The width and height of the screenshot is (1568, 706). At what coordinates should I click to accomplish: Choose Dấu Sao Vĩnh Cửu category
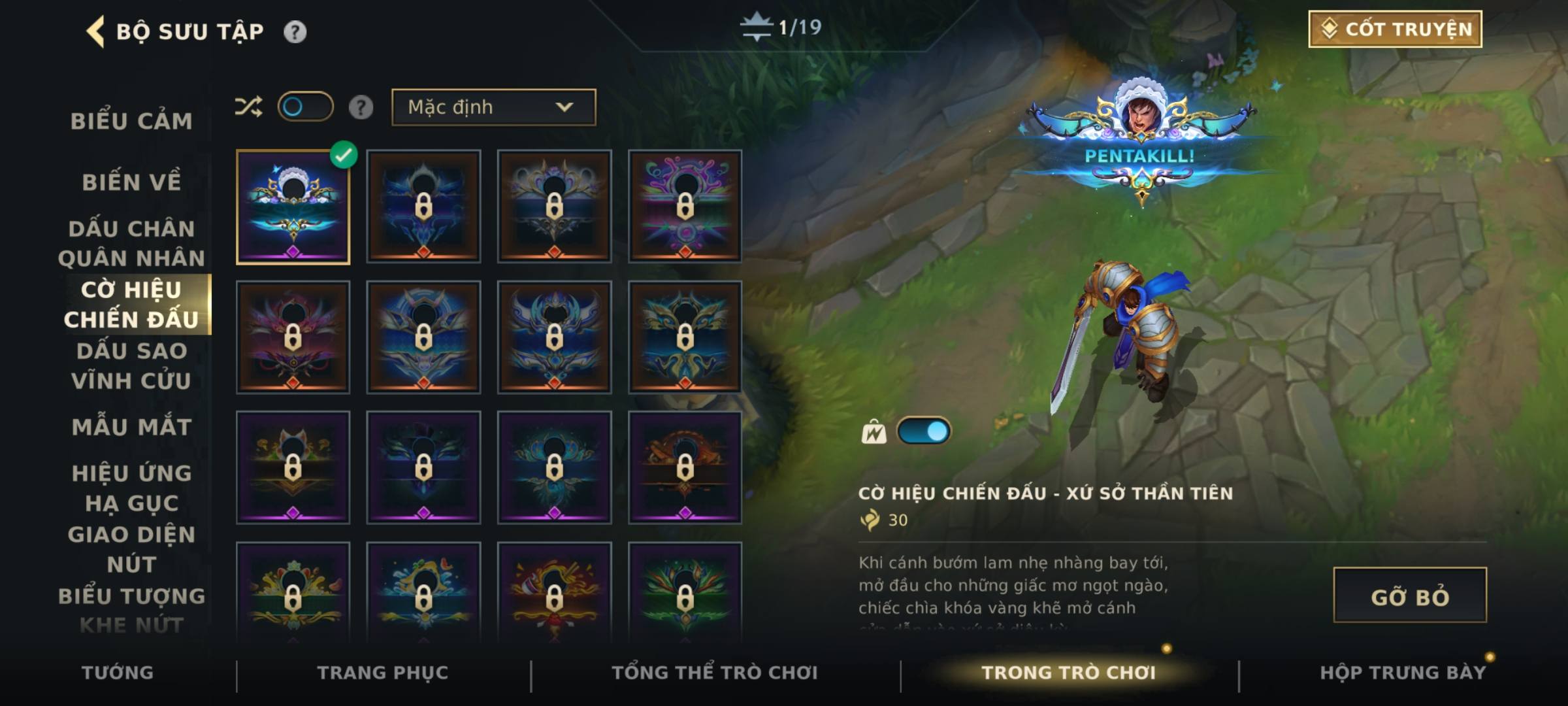[x=131, y=365]
